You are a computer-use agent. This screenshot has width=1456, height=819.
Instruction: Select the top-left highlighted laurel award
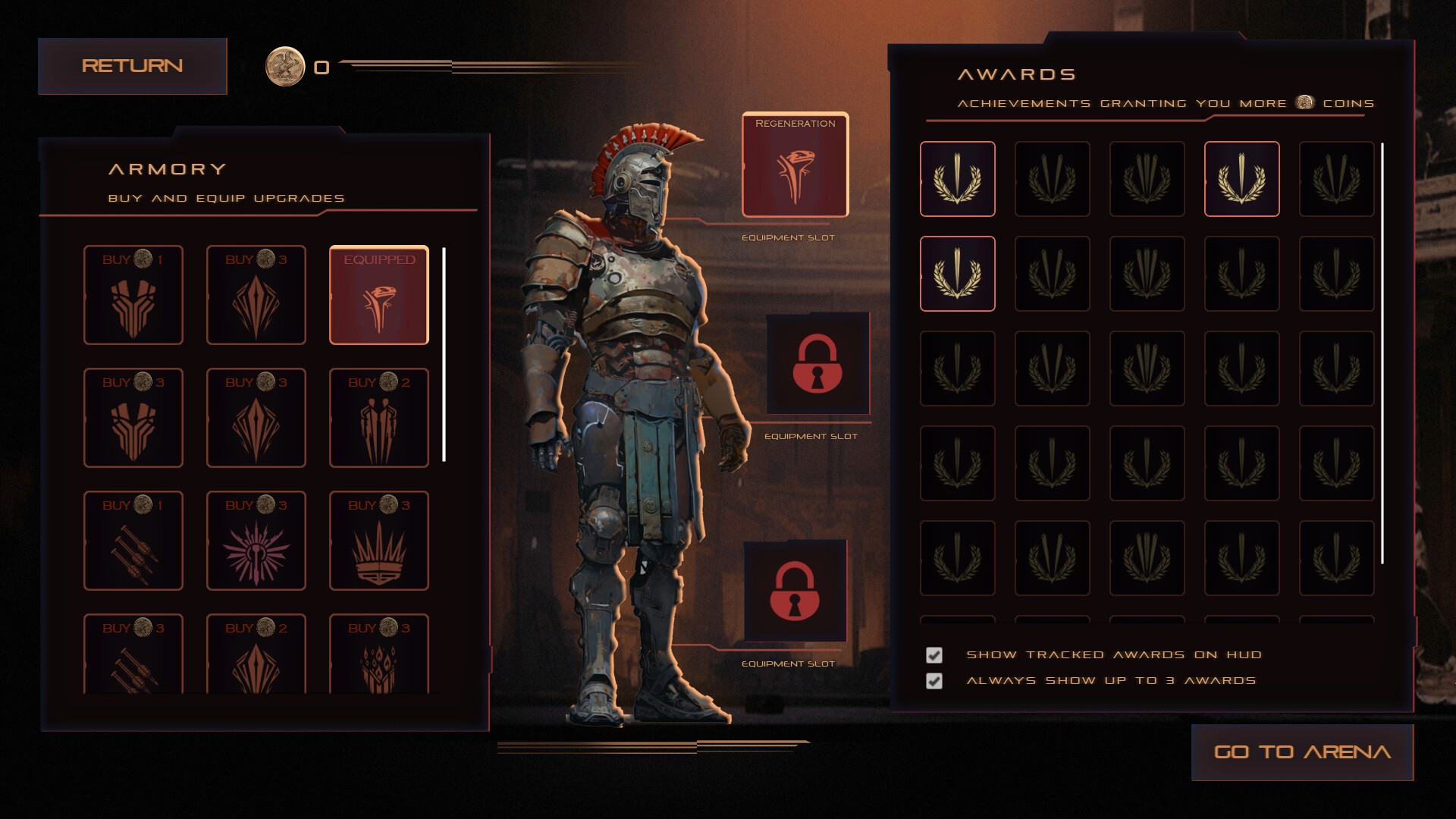pyautogui.click(x=957, y=179)
